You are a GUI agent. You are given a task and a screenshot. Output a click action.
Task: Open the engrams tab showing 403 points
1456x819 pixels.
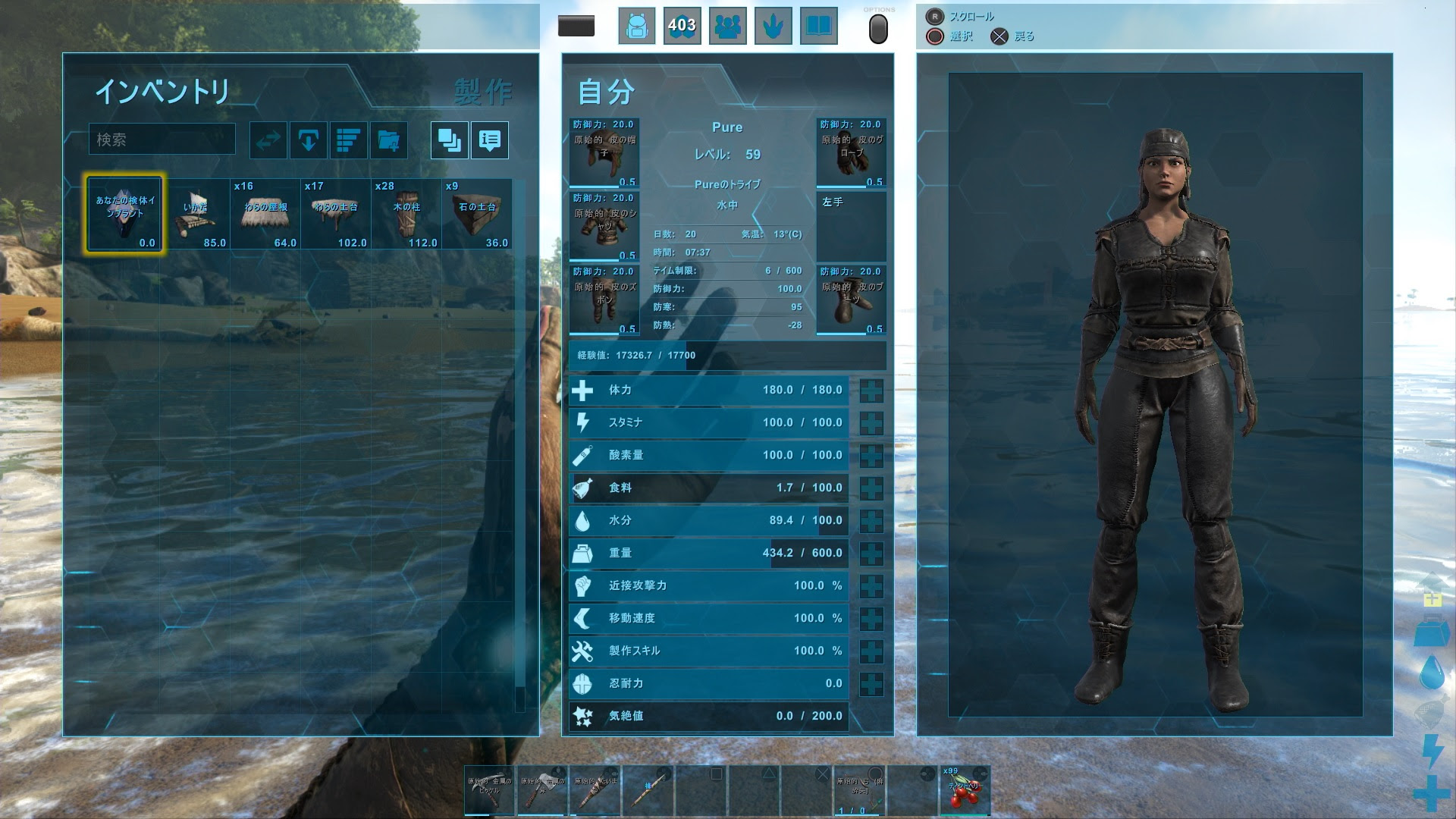pyautogui.click(x=682, y=25)
